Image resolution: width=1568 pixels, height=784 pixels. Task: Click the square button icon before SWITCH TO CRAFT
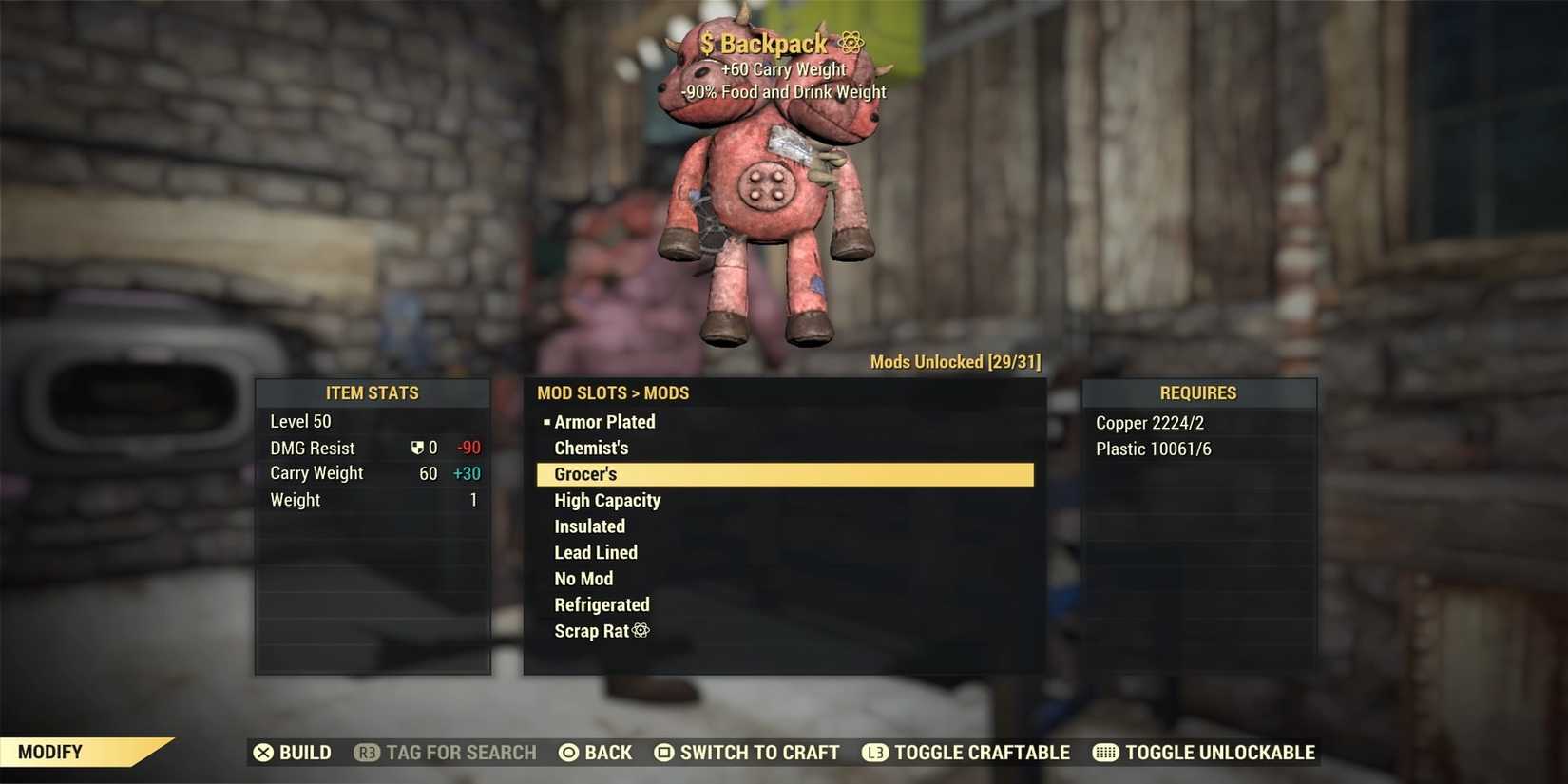(663, 752)
